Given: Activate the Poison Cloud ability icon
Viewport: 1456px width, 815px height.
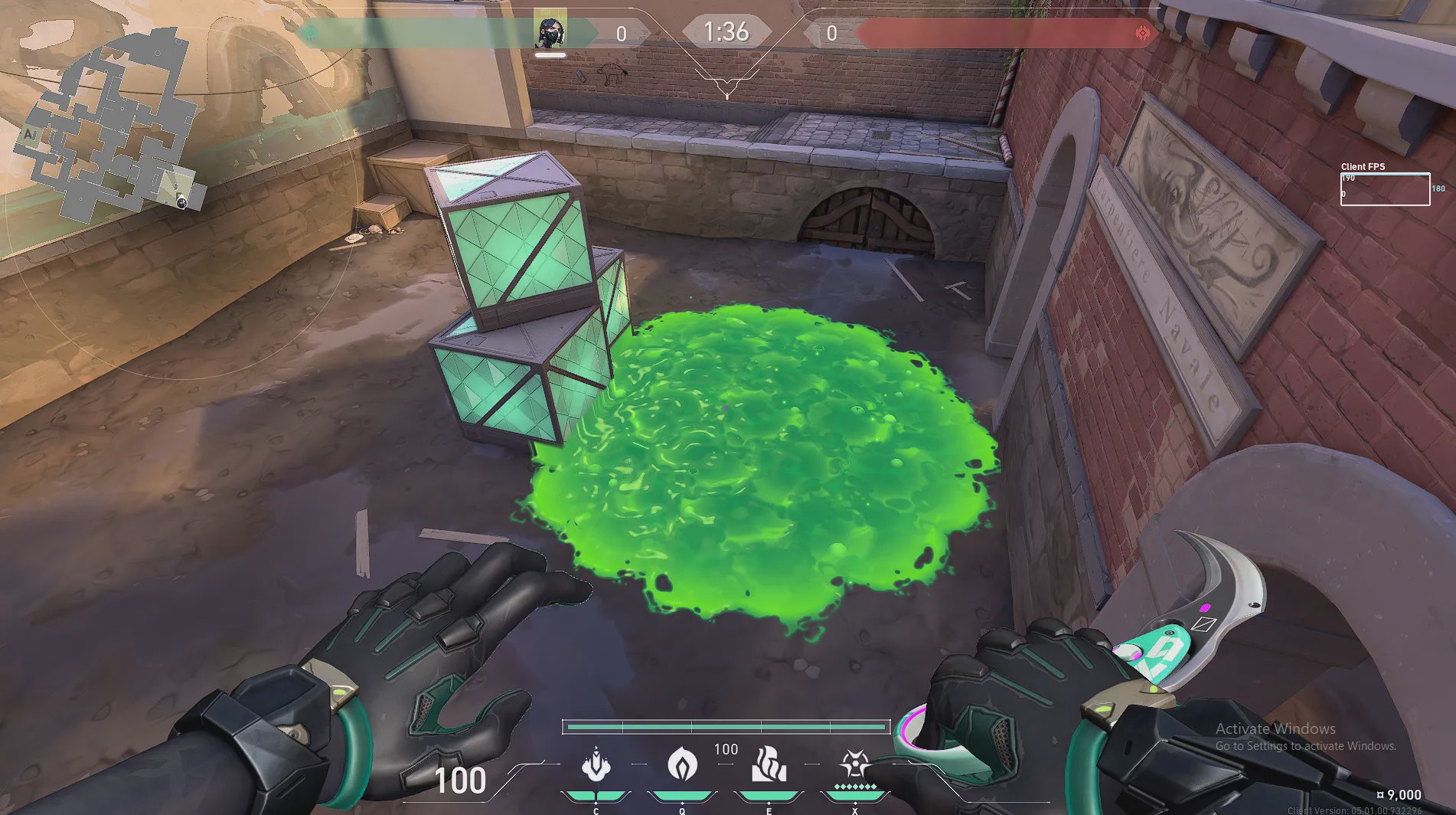Looking at the screenshot, I should click(x=682, y=765).
